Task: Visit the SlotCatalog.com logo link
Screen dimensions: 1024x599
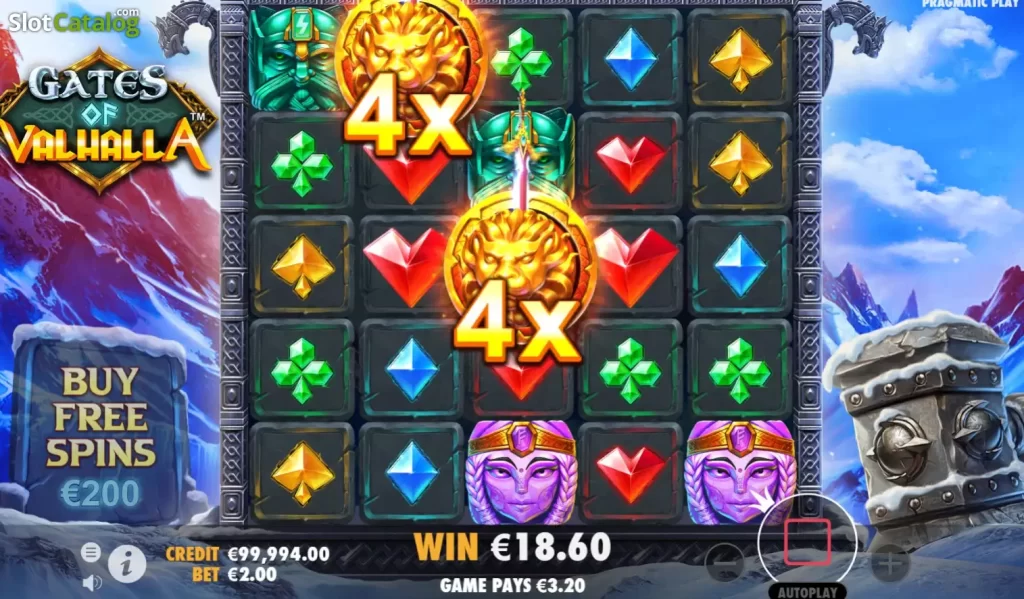Action: coord(70,21)
